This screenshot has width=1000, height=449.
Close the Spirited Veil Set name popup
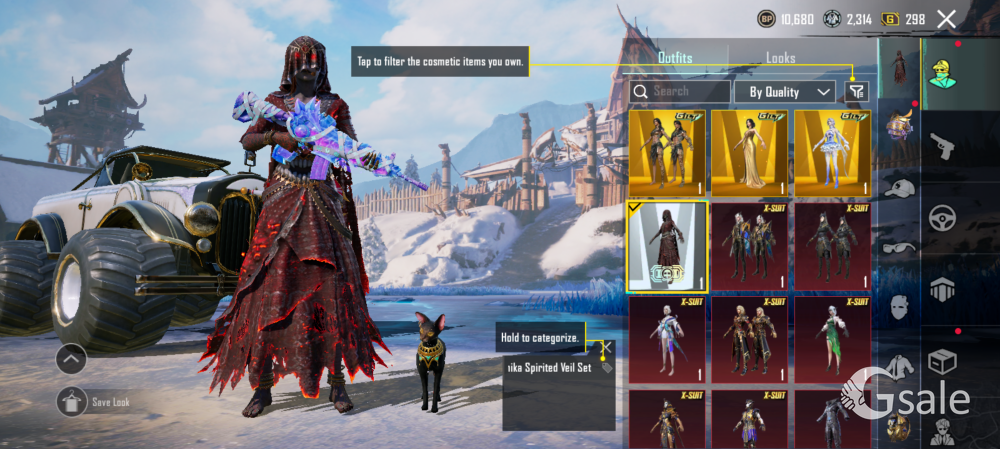606,348
